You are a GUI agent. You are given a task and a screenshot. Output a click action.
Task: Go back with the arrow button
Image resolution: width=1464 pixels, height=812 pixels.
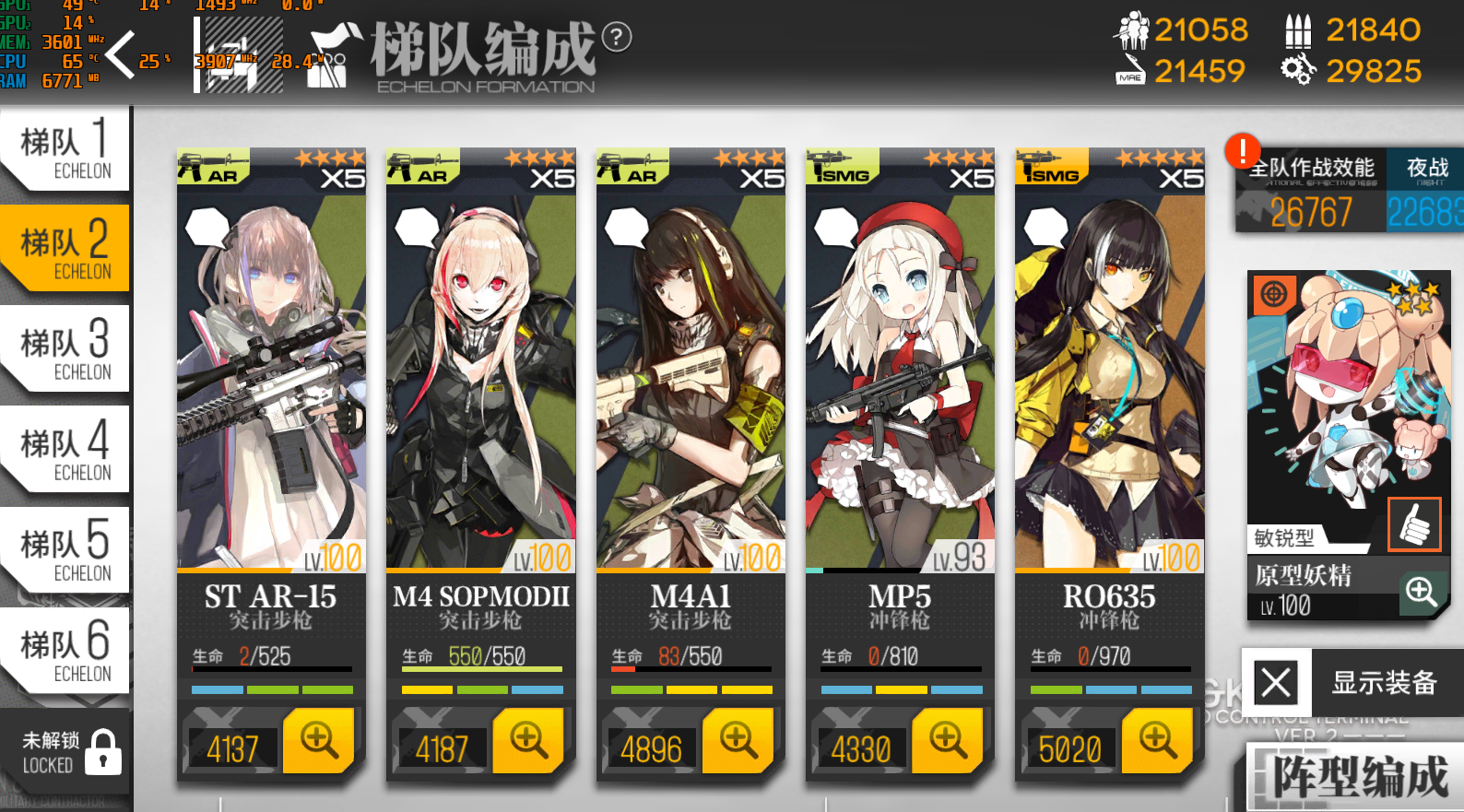tap(121, 54)
